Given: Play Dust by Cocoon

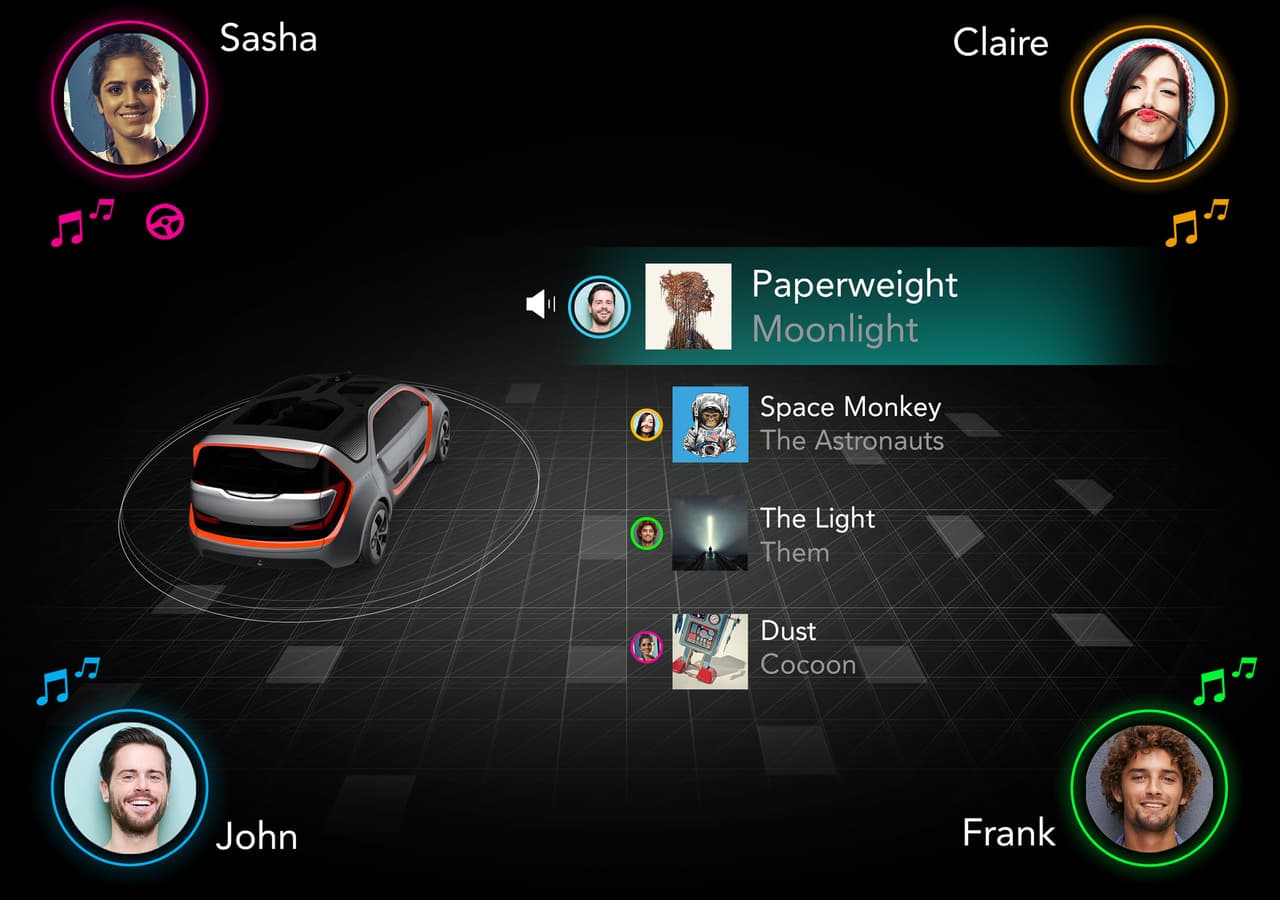Looking at the screenshot, I should click(x=808, y=647).
